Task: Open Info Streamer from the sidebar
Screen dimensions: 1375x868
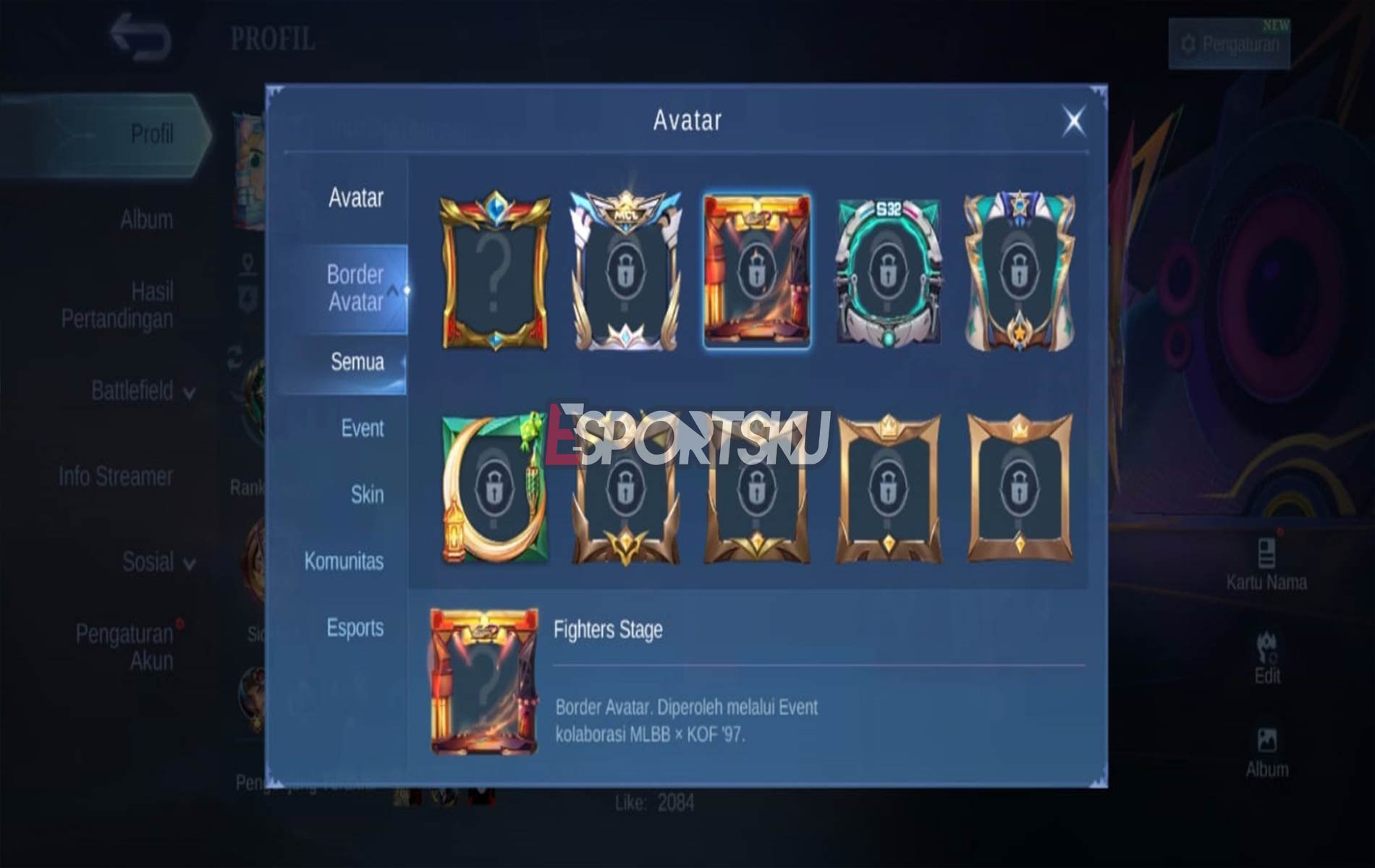Action: pos(116,477)
